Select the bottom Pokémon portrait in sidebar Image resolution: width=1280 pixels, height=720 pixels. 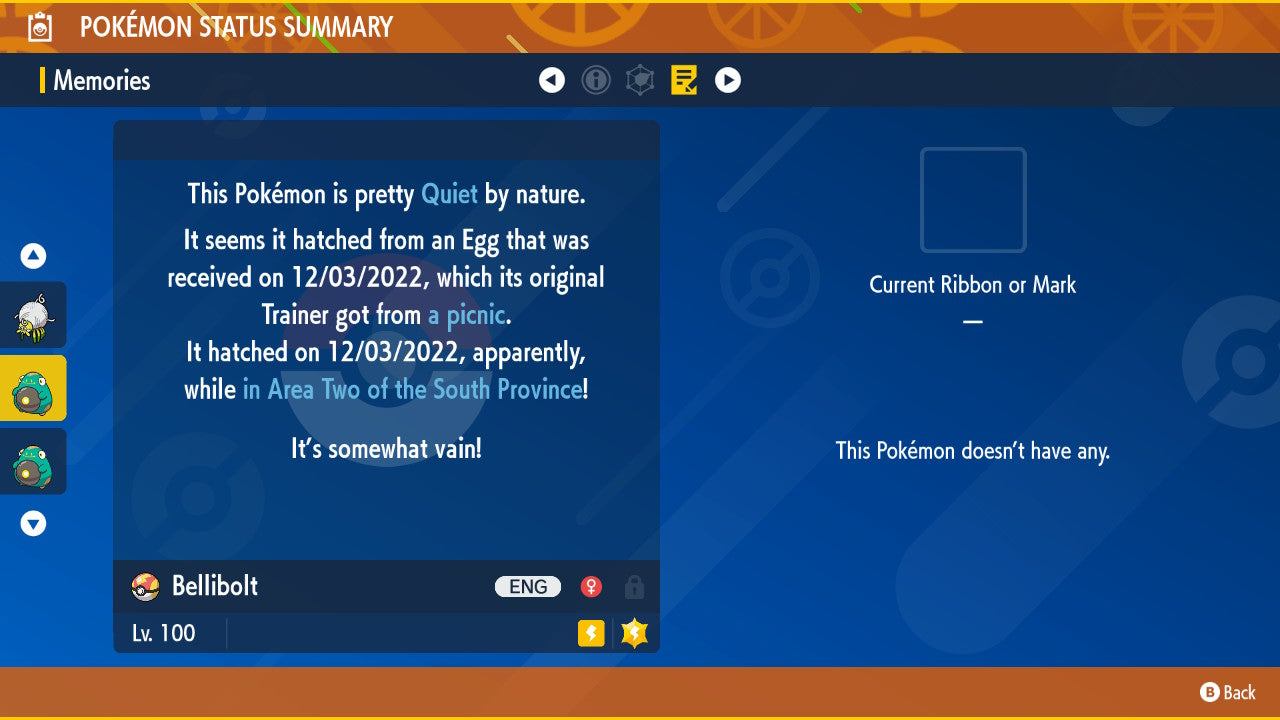[32, 461]
